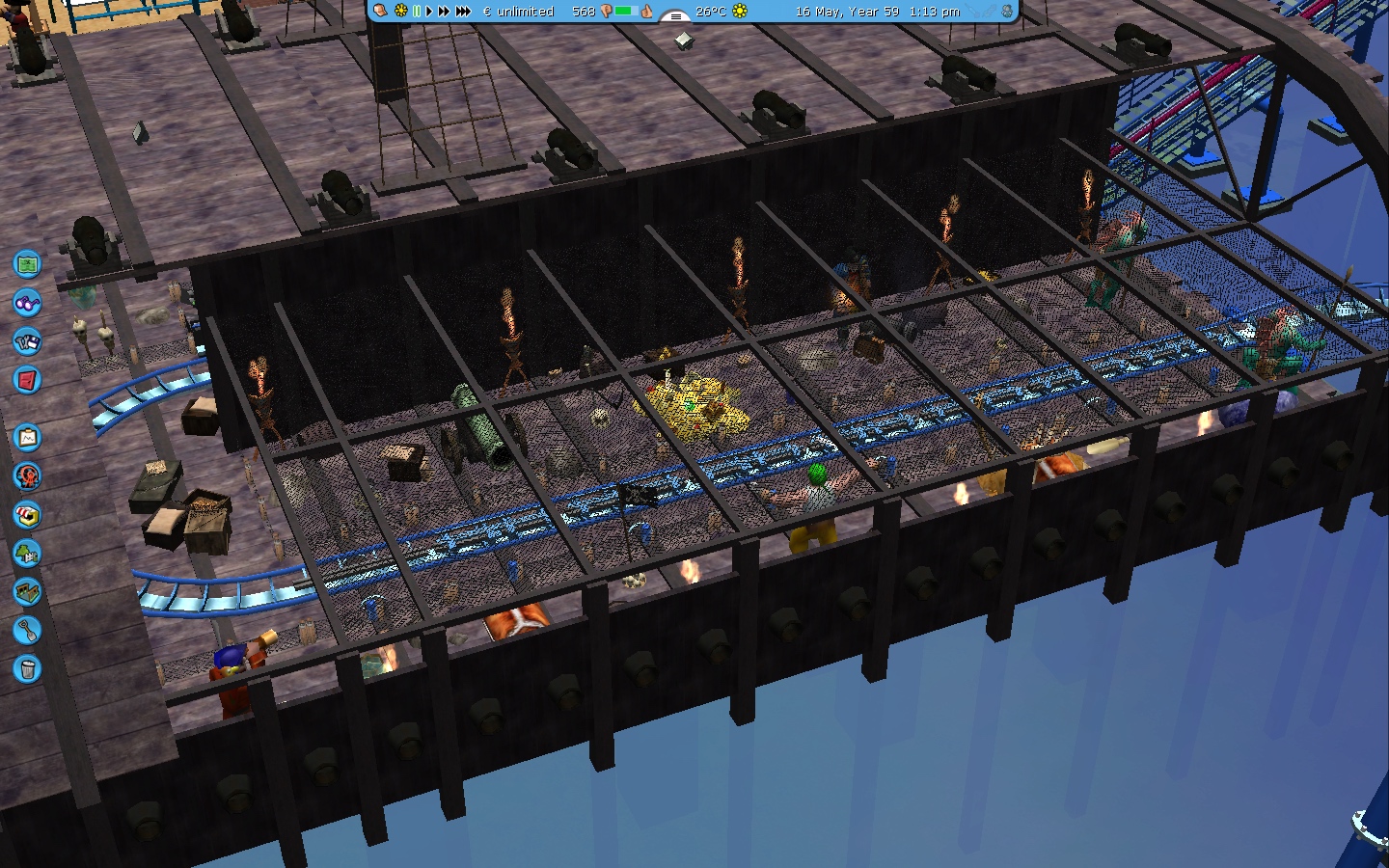Expand the top status bar handle
Image resolution: width=1389 pixels, height=868 pixels.
tap(675, 15)
